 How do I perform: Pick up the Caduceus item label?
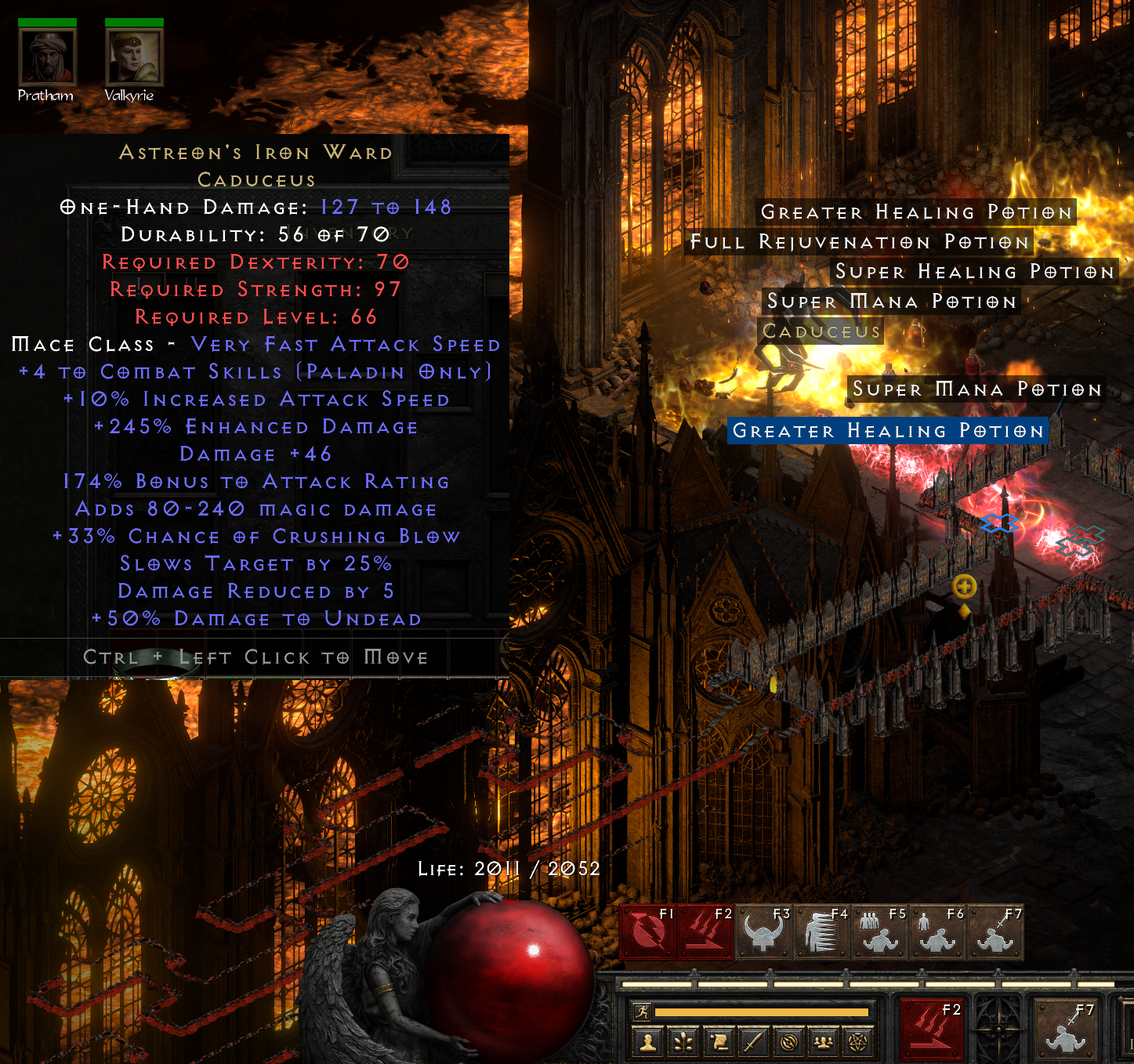(821, 331)
